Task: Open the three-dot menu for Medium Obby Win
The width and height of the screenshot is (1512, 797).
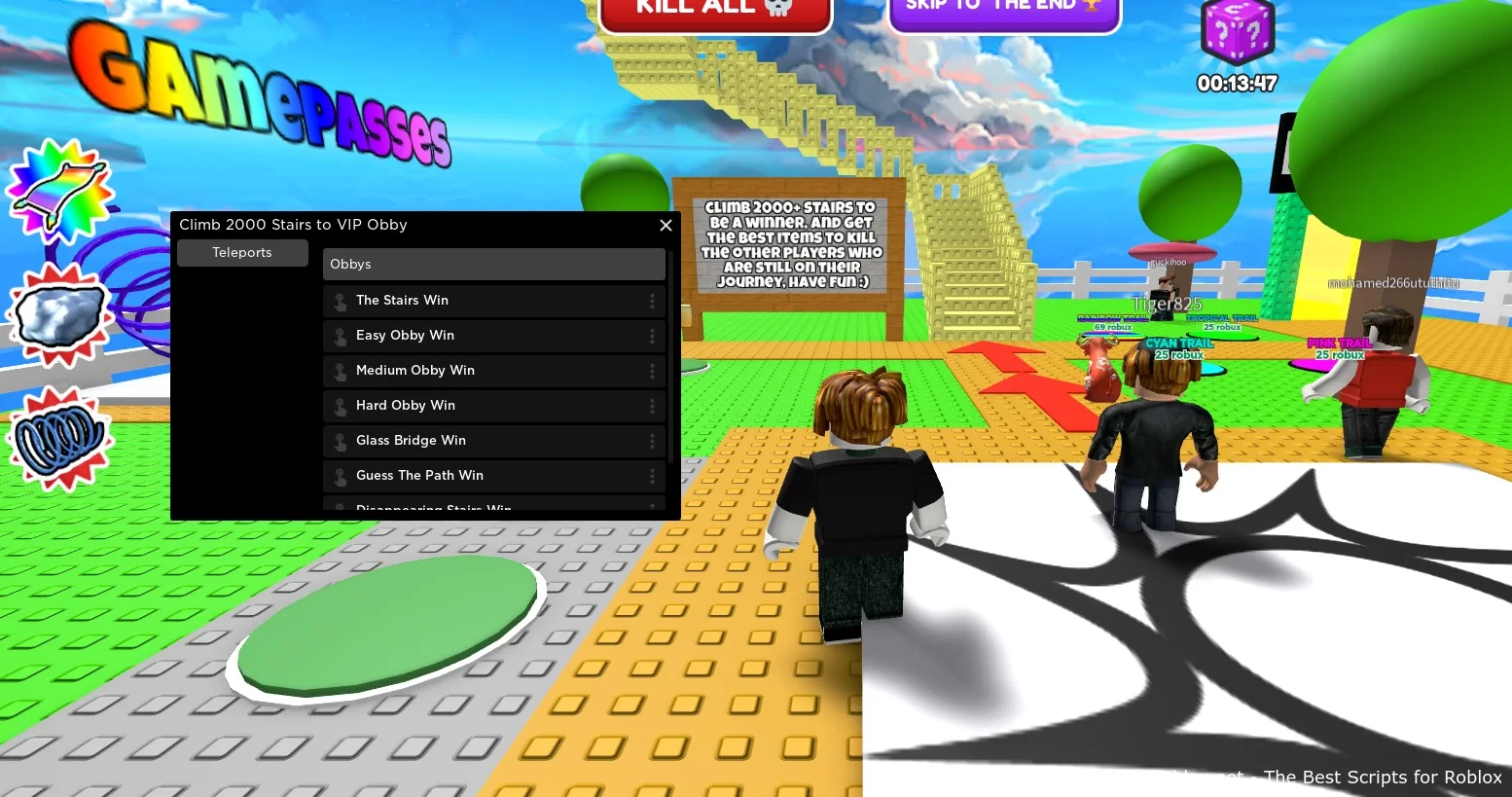Action: tap(653, 371)
